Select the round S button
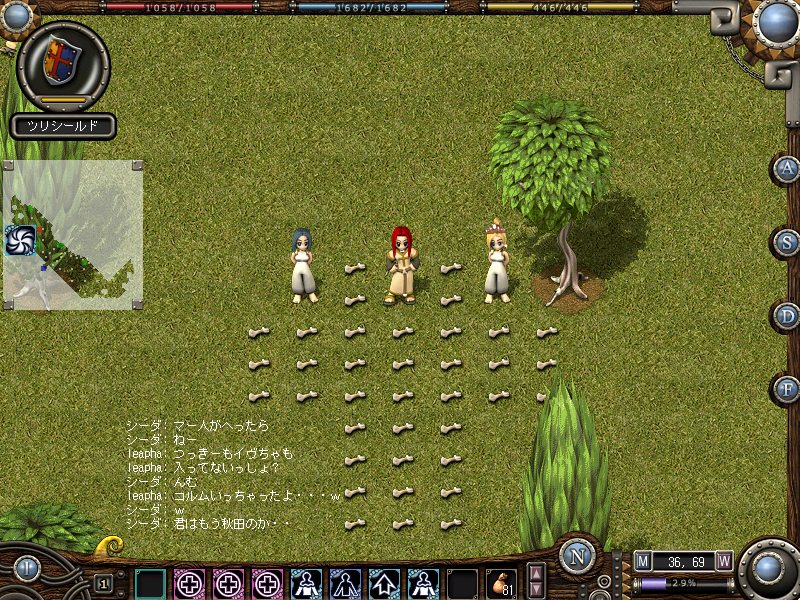 [x=788, y=242]
